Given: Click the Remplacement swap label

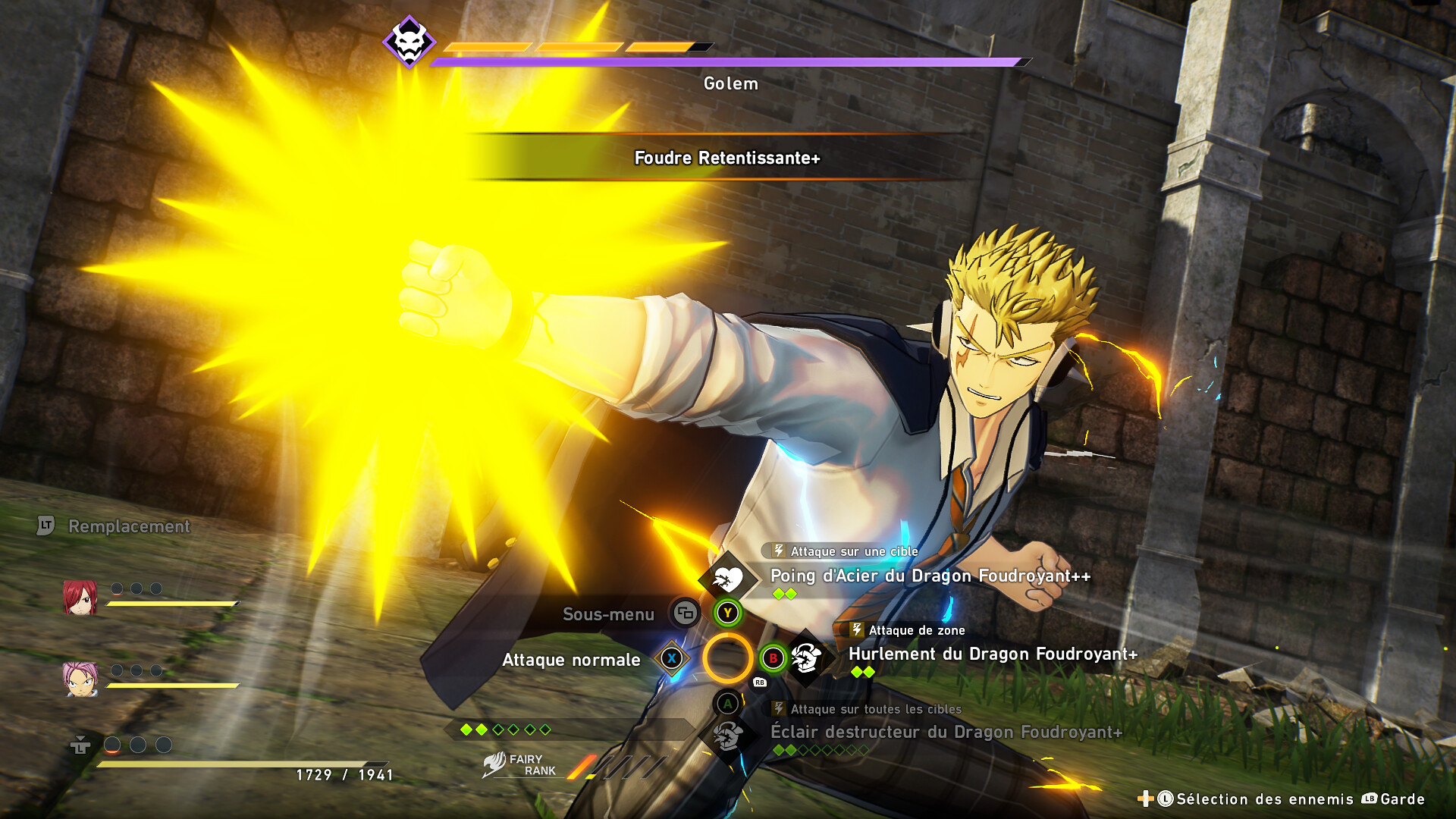Looking at the screenshot, I should (x=129, y=526).
